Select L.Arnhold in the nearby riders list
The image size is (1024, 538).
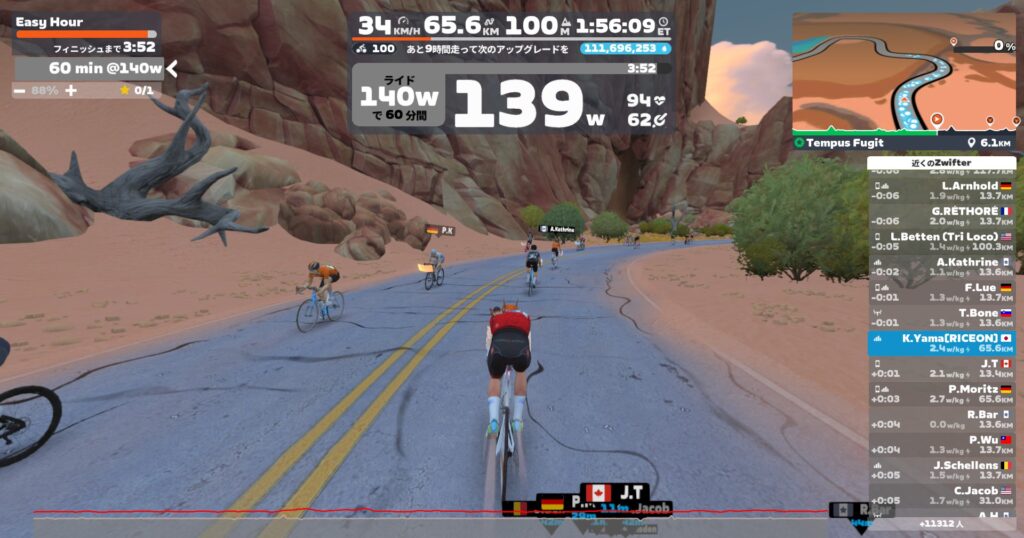point(942,190)
